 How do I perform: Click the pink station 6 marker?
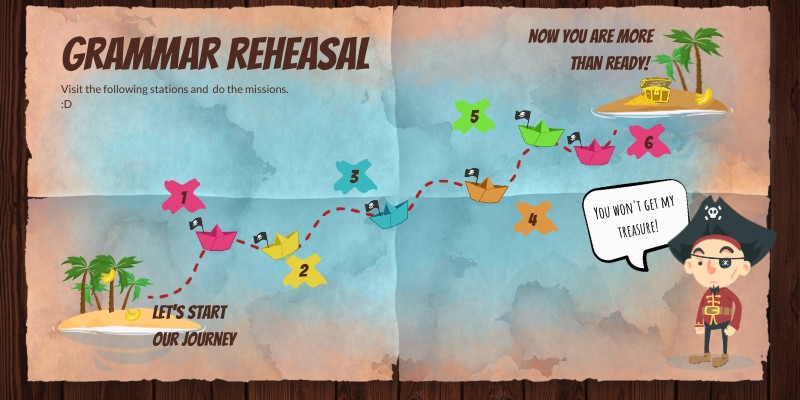648,141
